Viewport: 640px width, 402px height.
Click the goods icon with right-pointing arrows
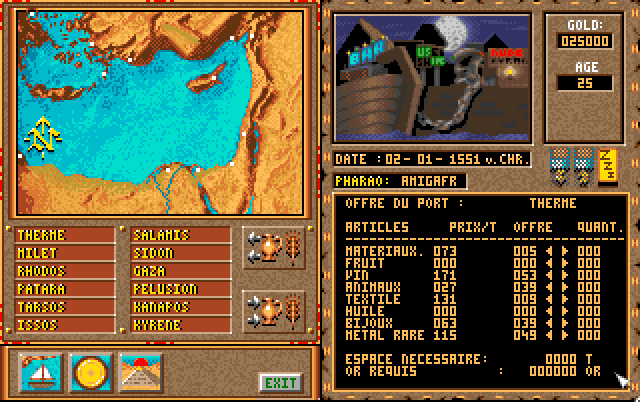(x=273, y=310)
